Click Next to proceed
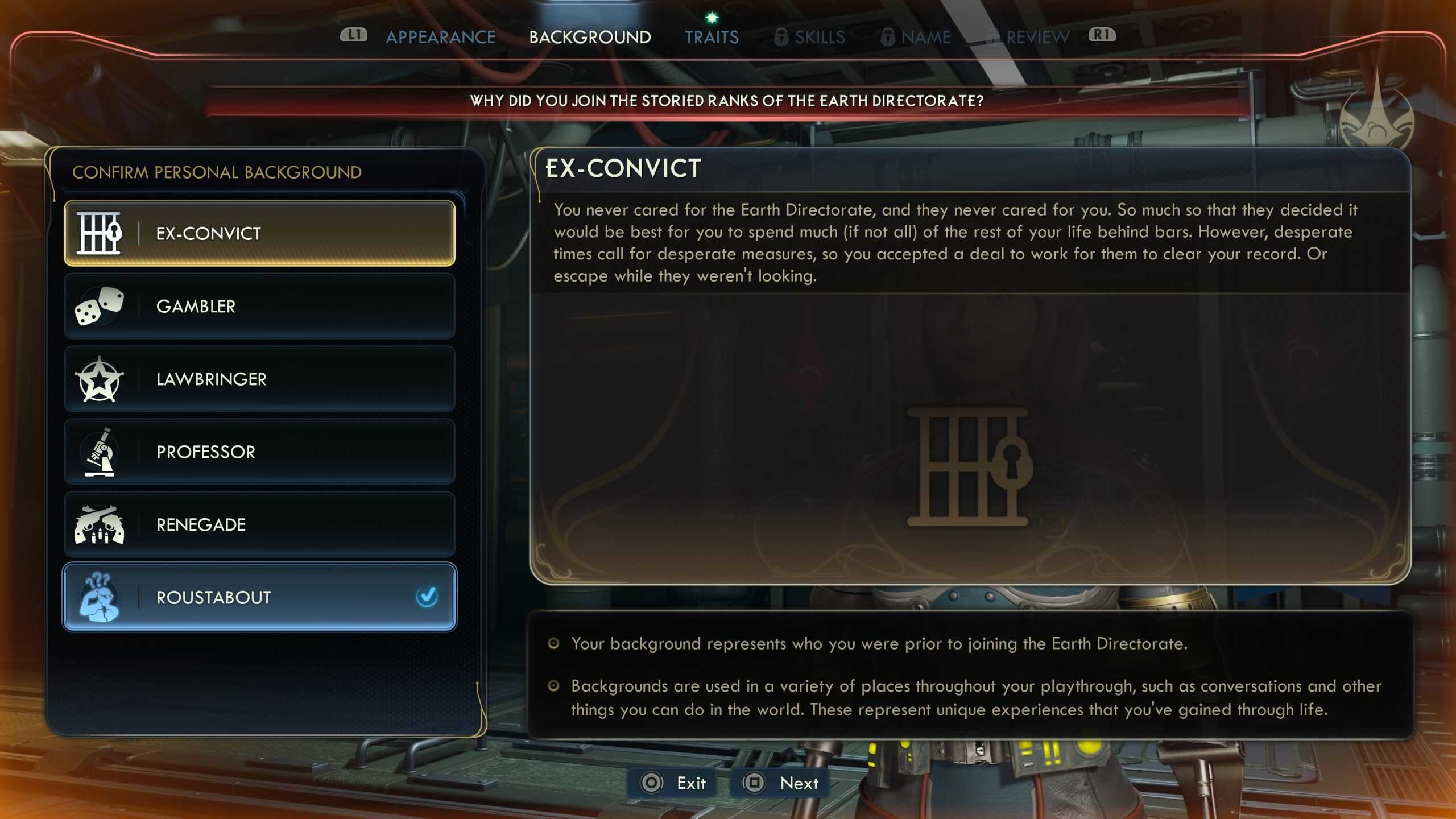The width and height of the screenshot is (1456, 819). pyautogui.click(x=781, y=783)
